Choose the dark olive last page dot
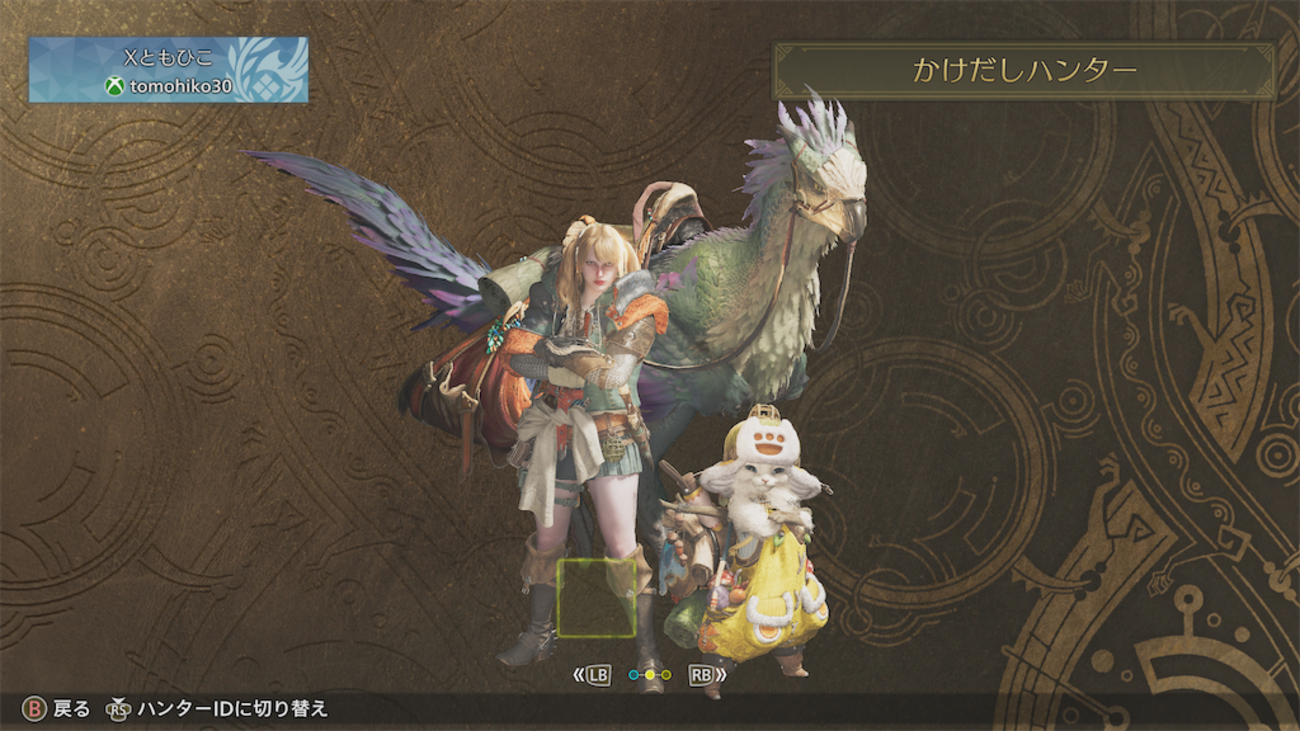This screenshot has height=731, width=1300. pos(666,675)
